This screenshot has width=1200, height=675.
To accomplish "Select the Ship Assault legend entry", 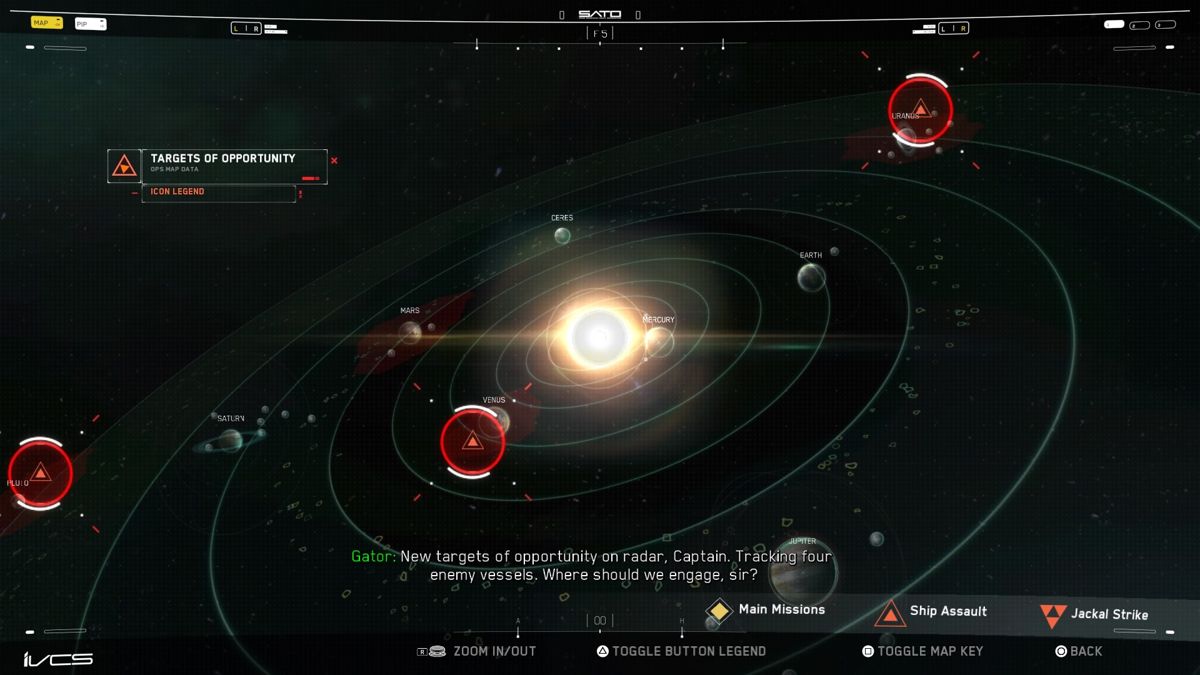I will pyautogui.click(x=932, y=612).
